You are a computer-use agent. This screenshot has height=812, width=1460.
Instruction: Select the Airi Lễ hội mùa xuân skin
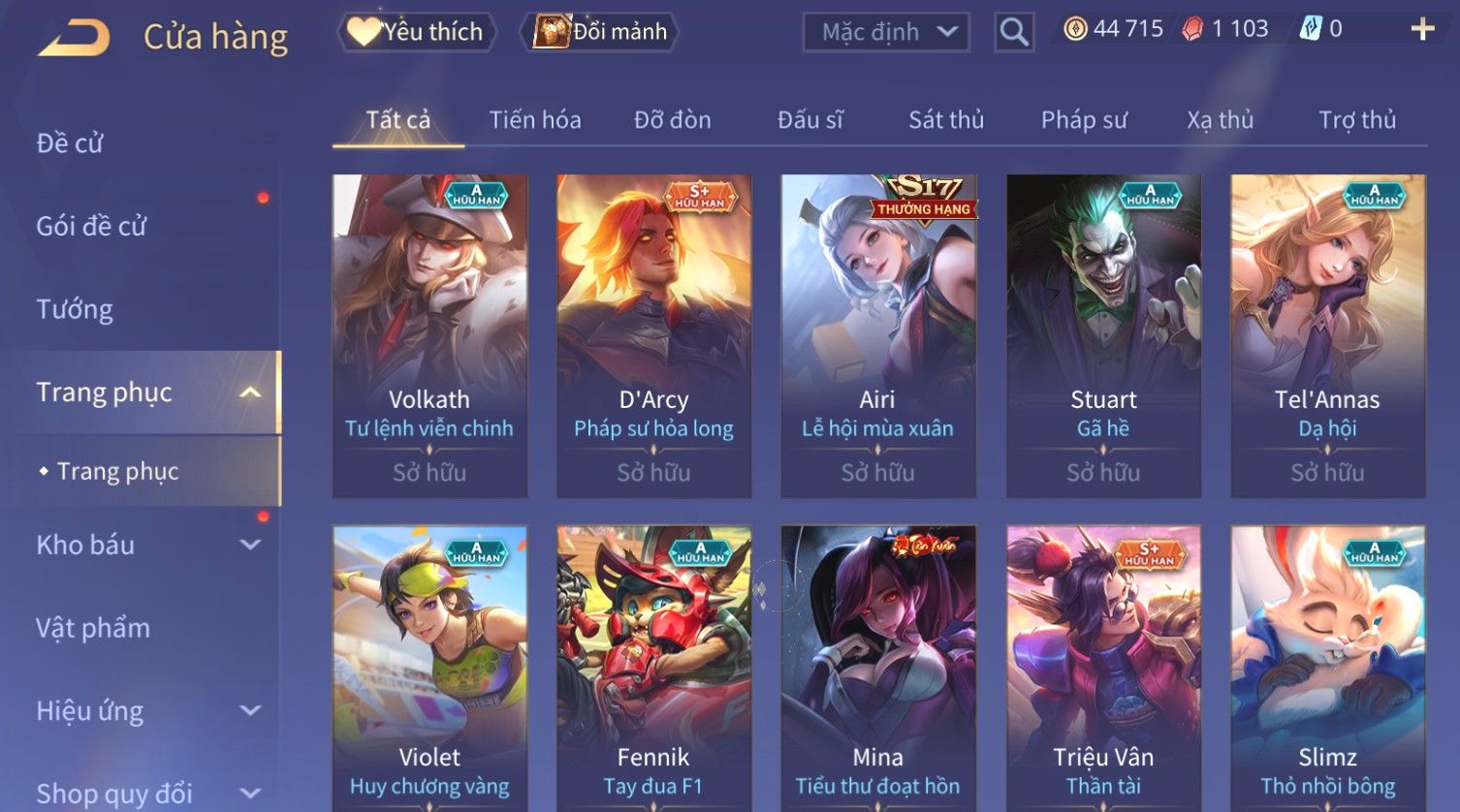(878, 334)
